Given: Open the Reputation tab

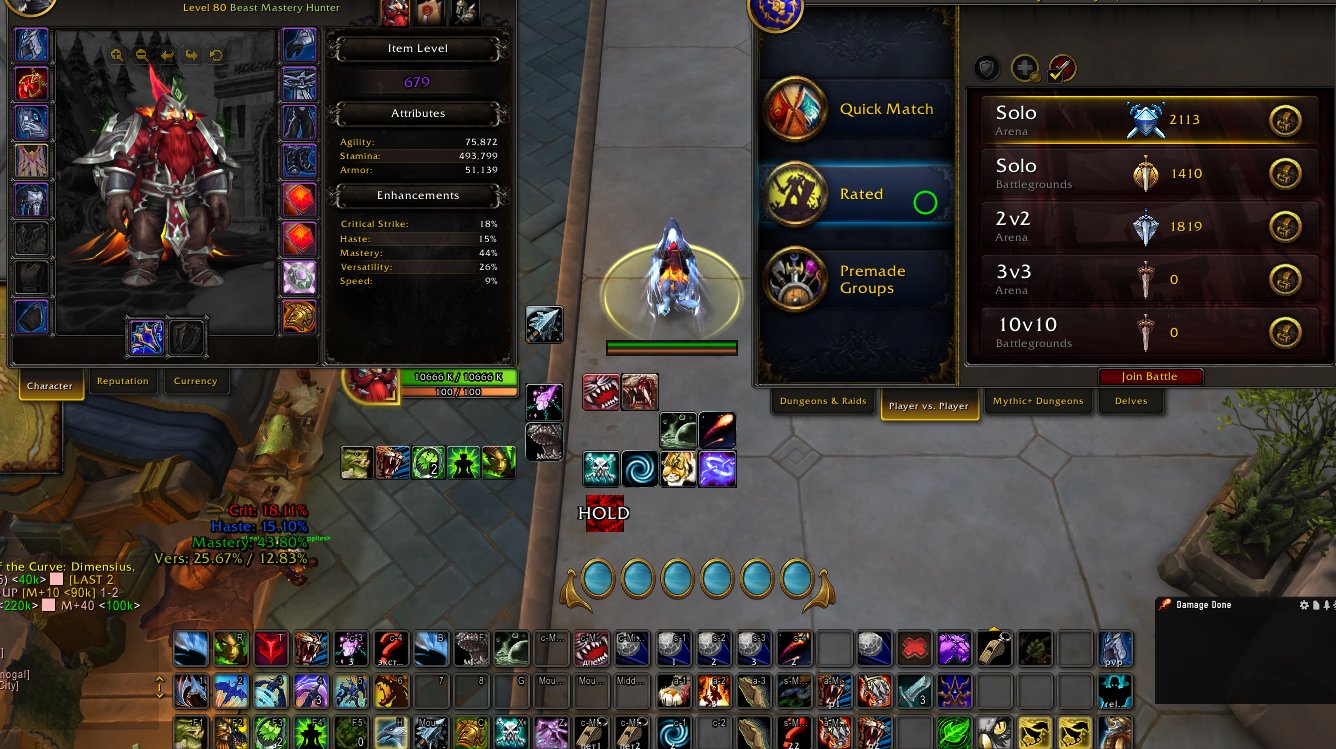Looking at the screenshot, I should coord(124,380).
